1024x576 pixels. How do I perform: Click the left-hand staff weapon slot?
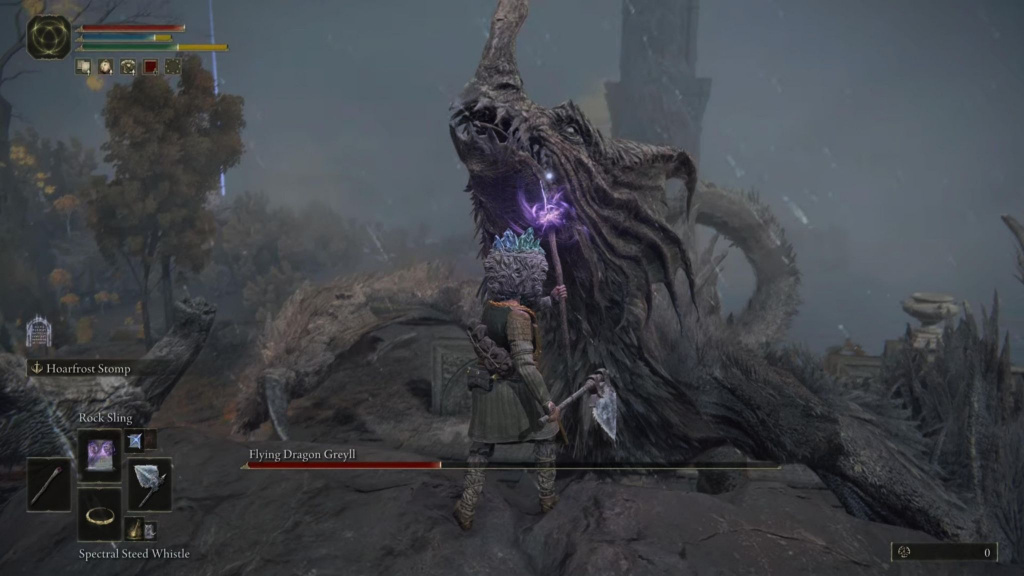[x=49, y=484]
